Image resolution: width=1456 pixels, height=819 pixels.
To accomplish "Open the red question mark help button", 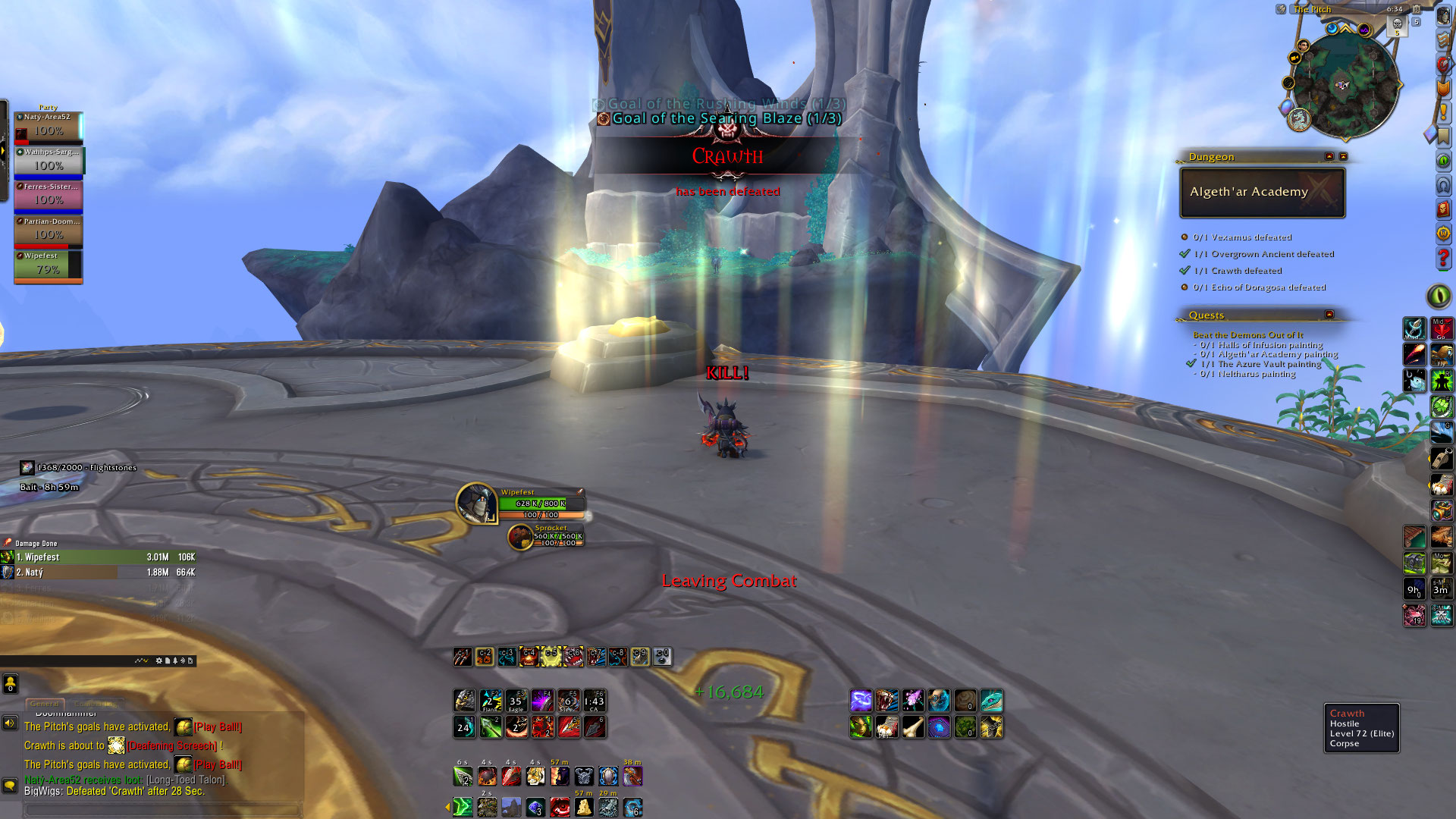I will (1443, 259).
